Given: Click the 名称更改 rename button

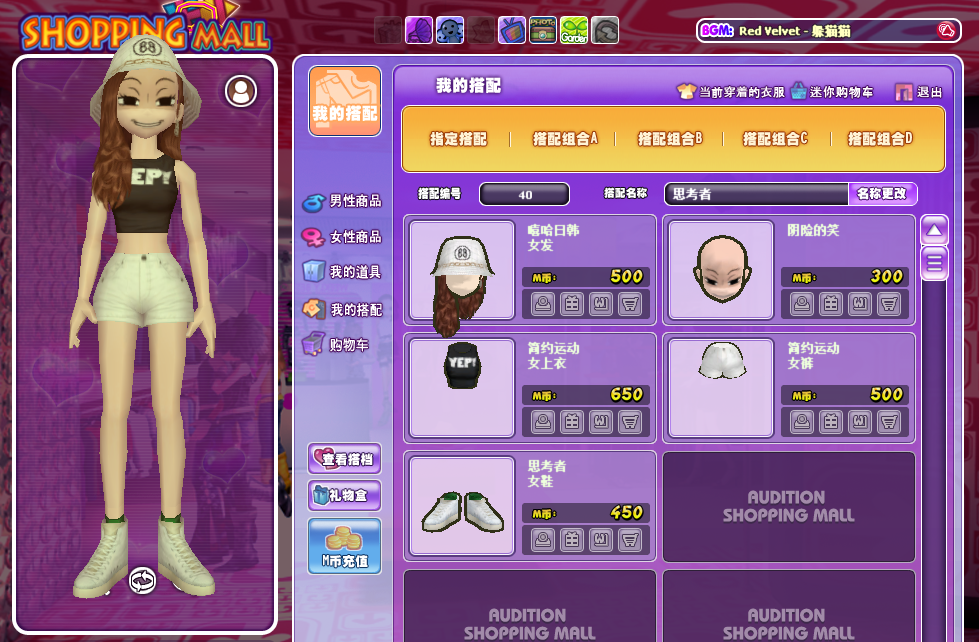Looking at the screenshot, I should [x=882, y=194].
